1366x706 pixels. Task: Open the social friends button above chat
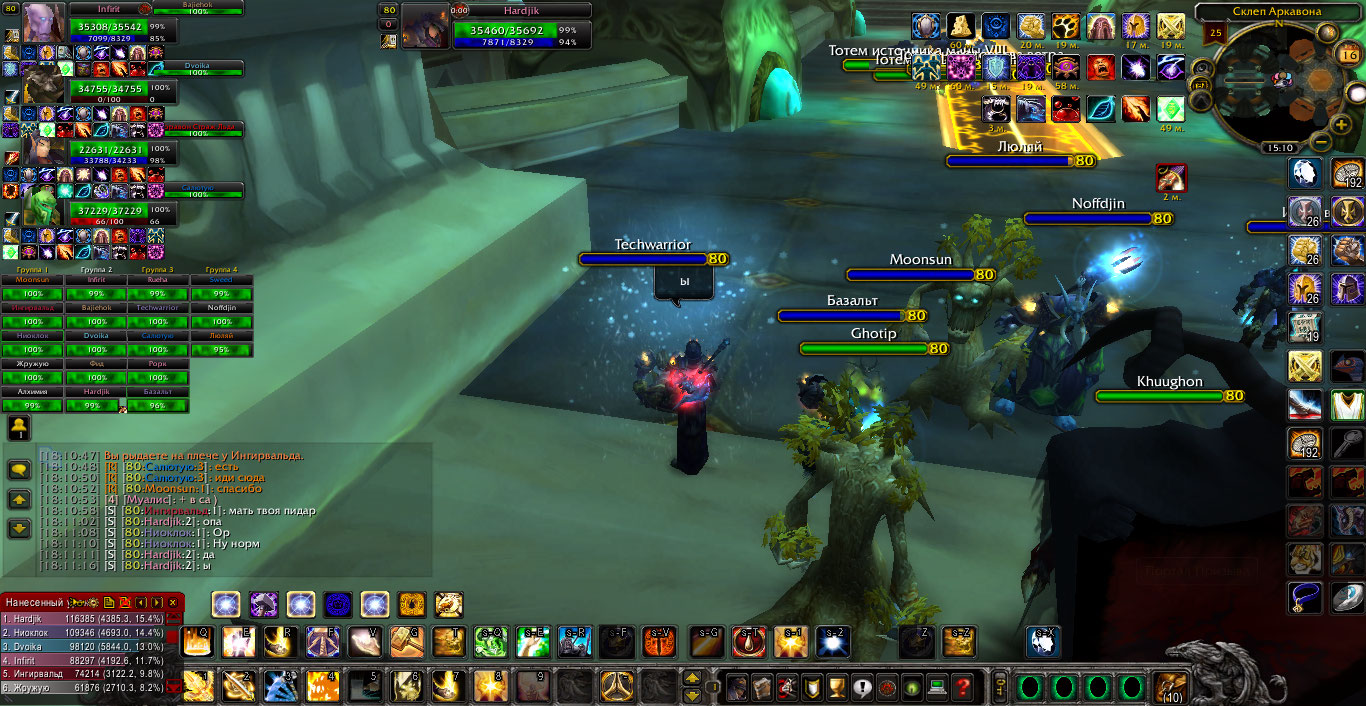[x=18, y=428]
